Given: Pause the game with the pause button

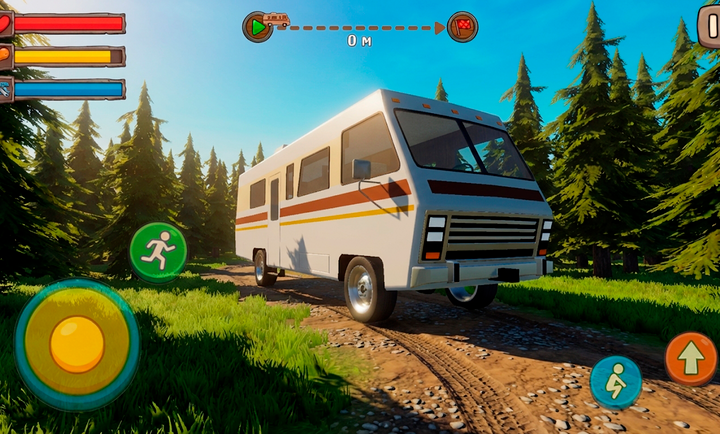Looking at the screenshot, I should click(x=709, y=26).
